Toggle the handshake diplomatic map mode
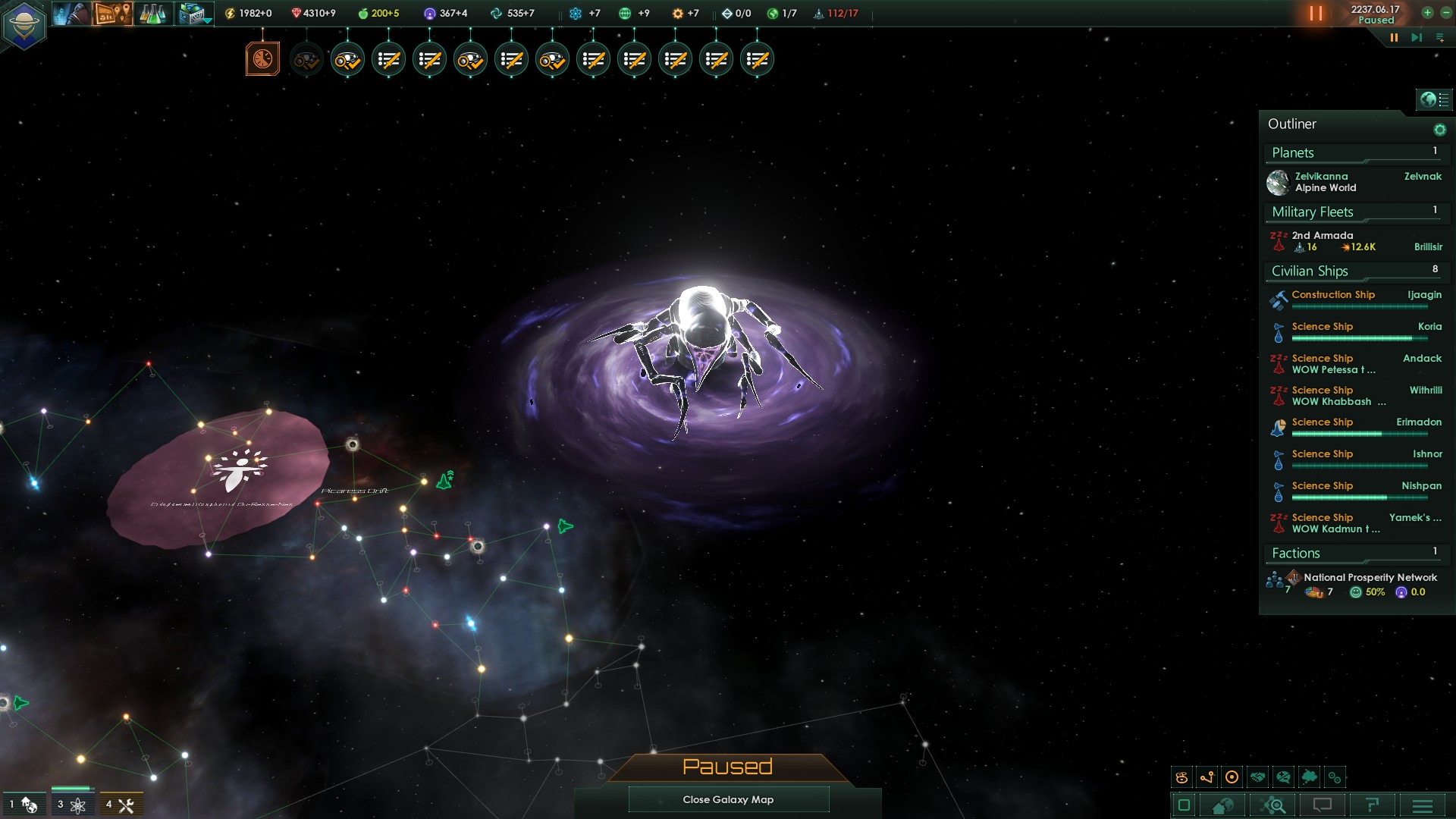Image resolution: width=1456 pixels, height=819 pixels. 1258,777
